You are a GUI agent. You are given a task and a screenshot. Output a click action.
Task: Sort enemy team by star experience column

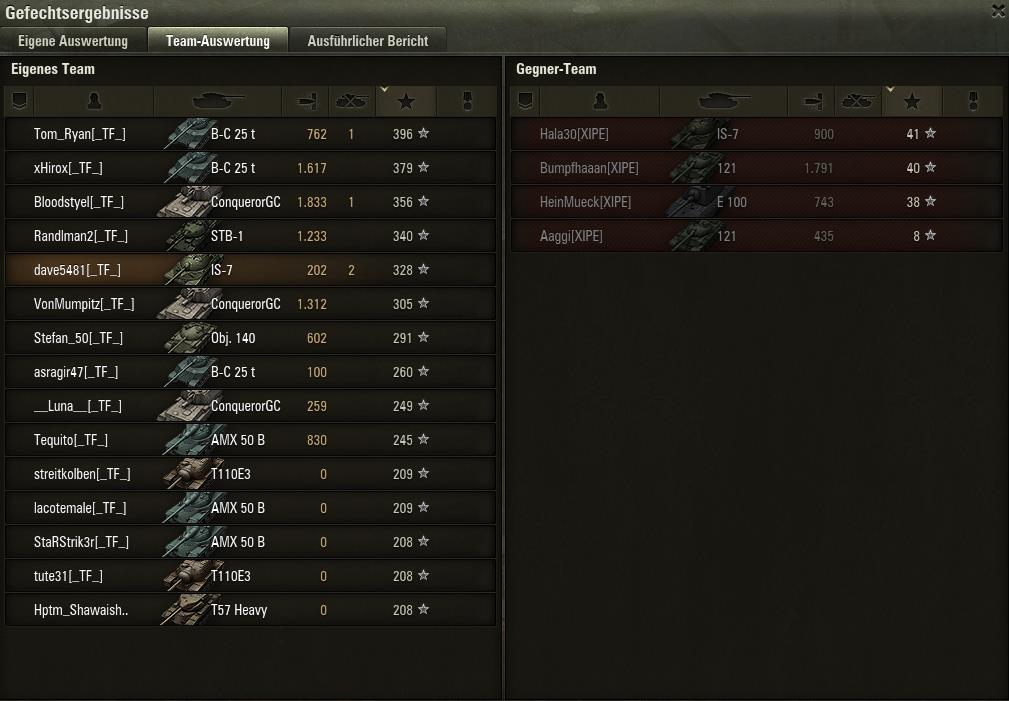click(x=911, y=101)
